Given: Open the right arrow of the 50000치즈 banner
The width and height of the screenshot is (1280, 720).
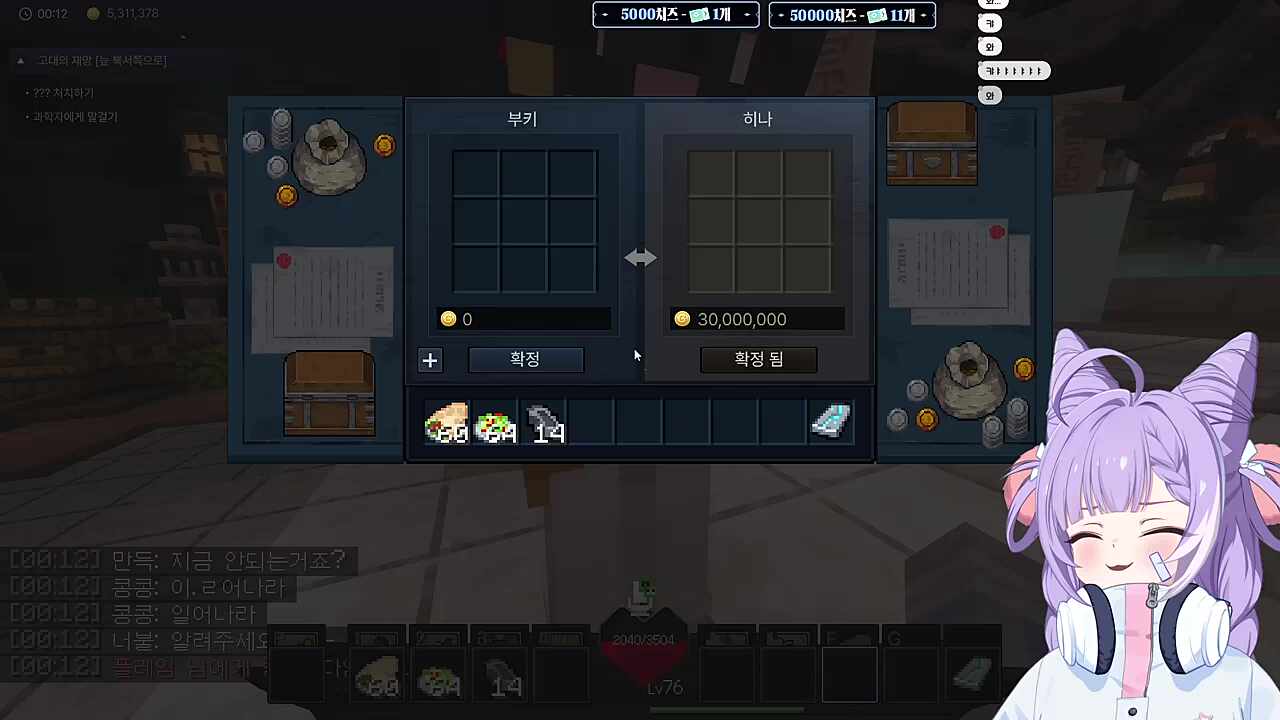Looking at the screenshot, I should click(923, 15).
